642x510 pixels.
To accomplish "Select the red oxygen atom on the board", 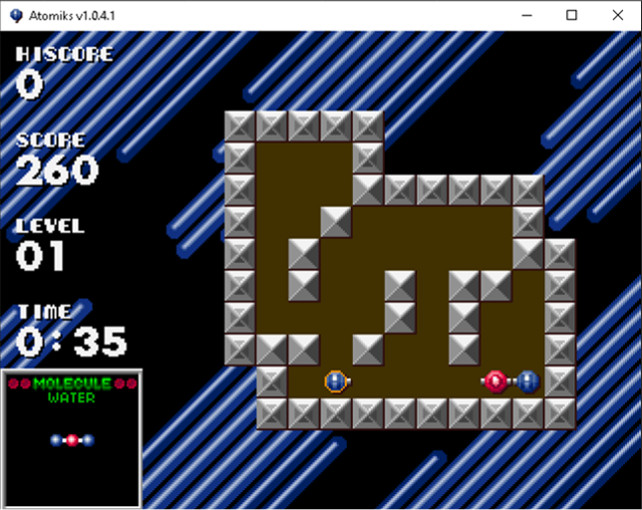I will point(496,381).
